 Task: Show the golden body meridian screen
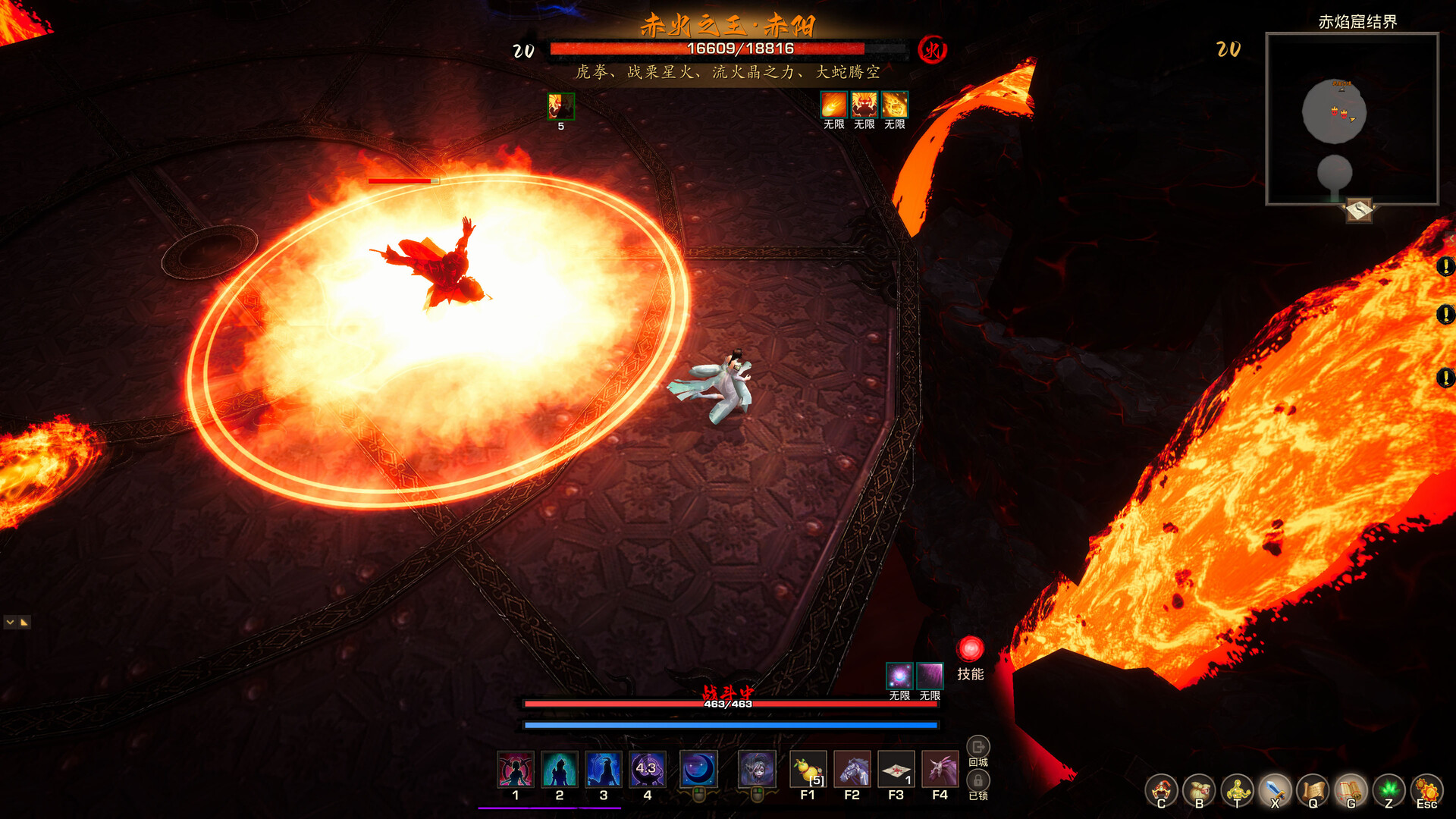click(1237, 791)
